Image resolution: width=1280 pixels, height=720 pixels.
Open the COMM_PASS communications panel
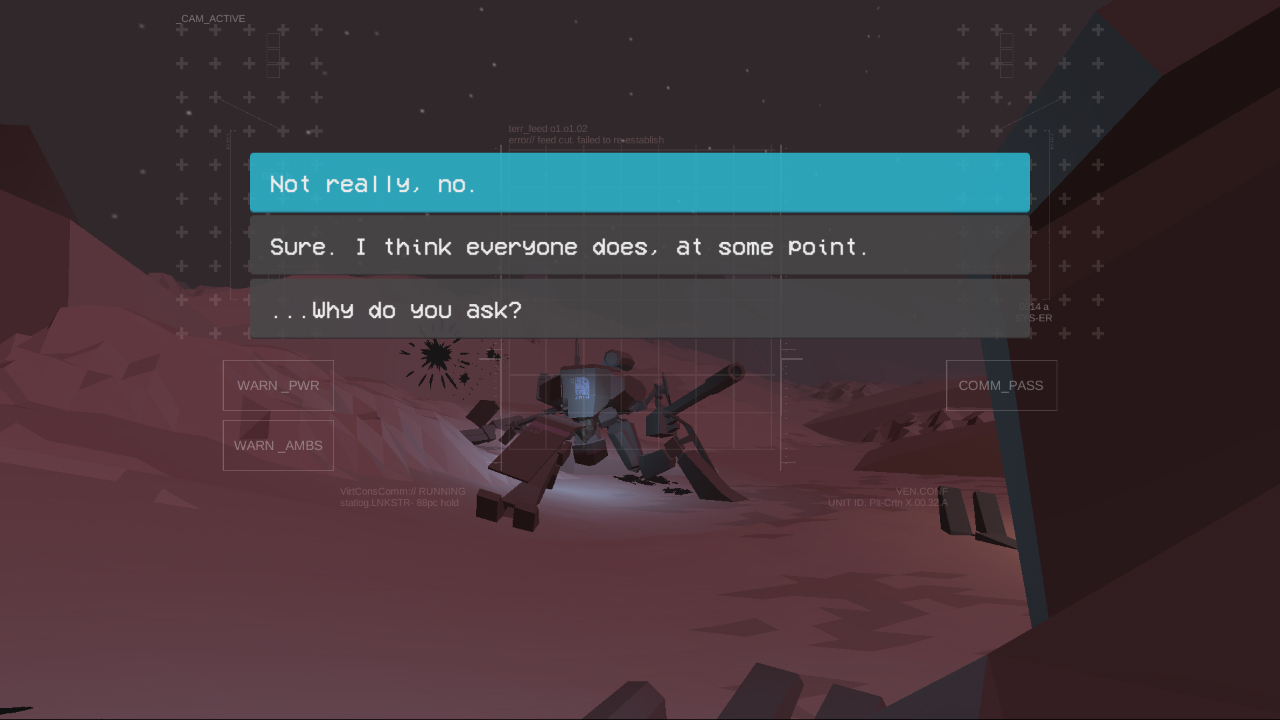pos(1001,385)
